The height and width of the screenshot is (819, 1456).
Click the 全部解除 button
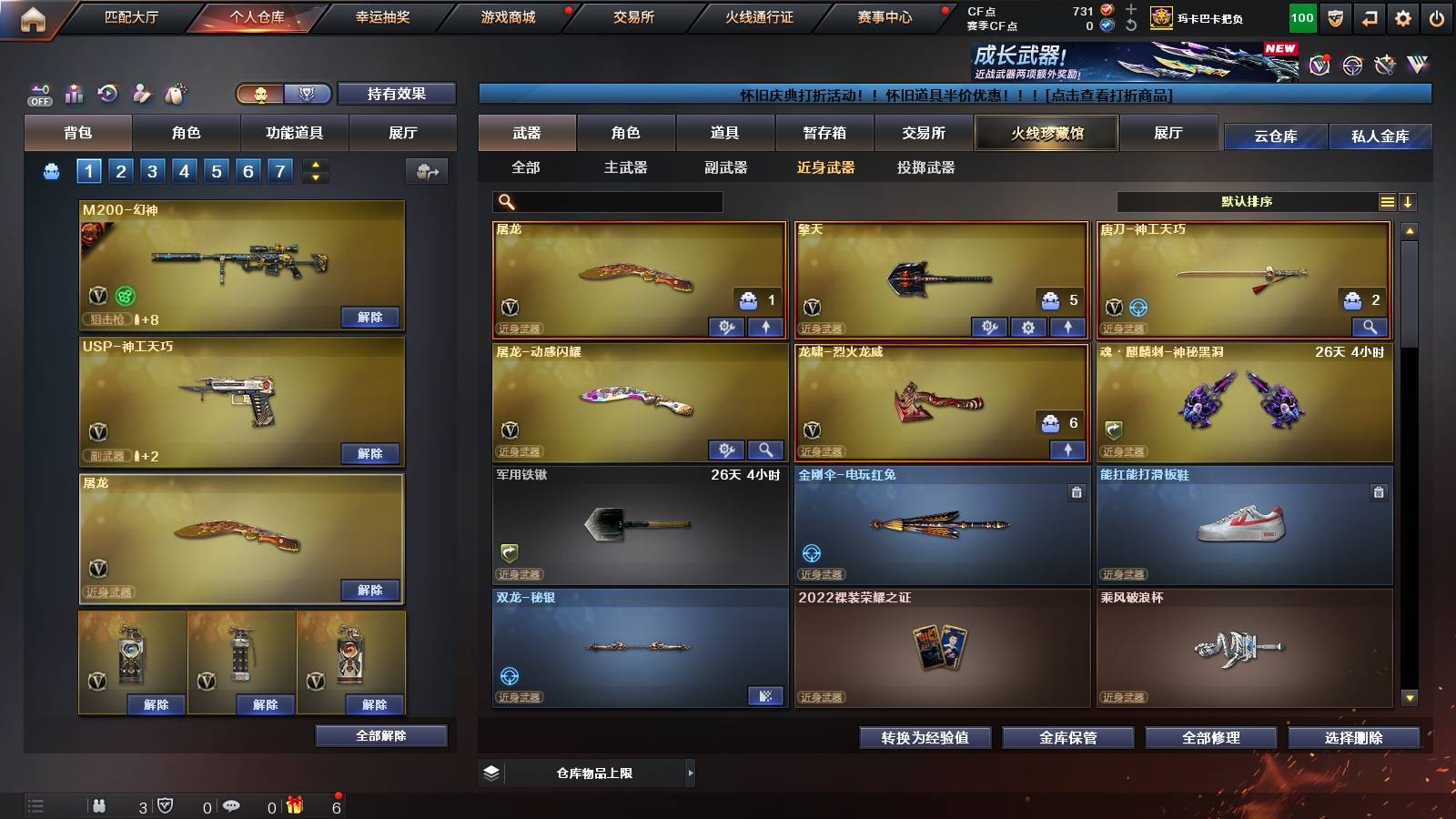(380, 735)
